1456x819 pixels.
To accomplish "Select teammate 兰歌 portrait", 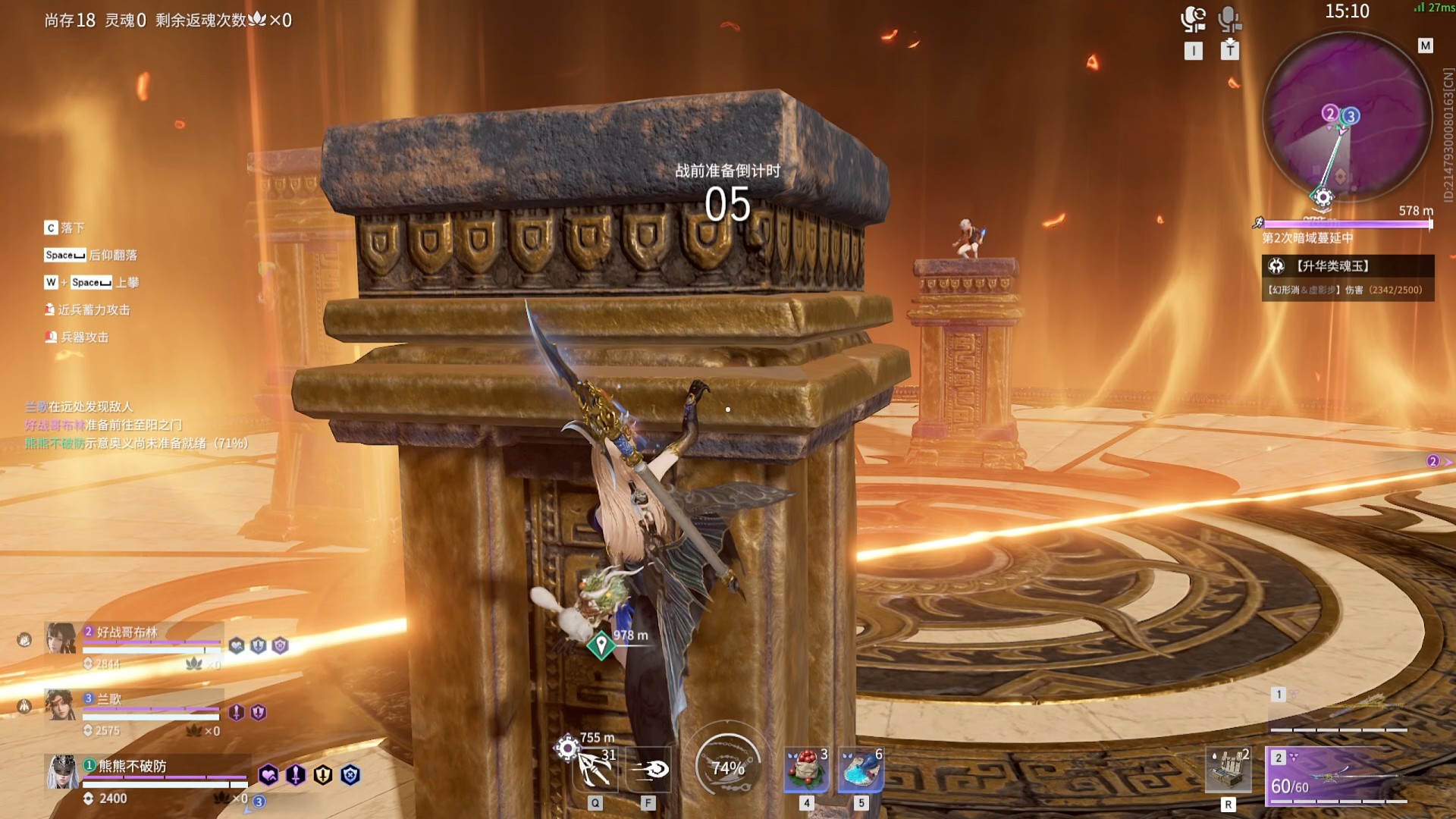I will (x=61, y=705).
